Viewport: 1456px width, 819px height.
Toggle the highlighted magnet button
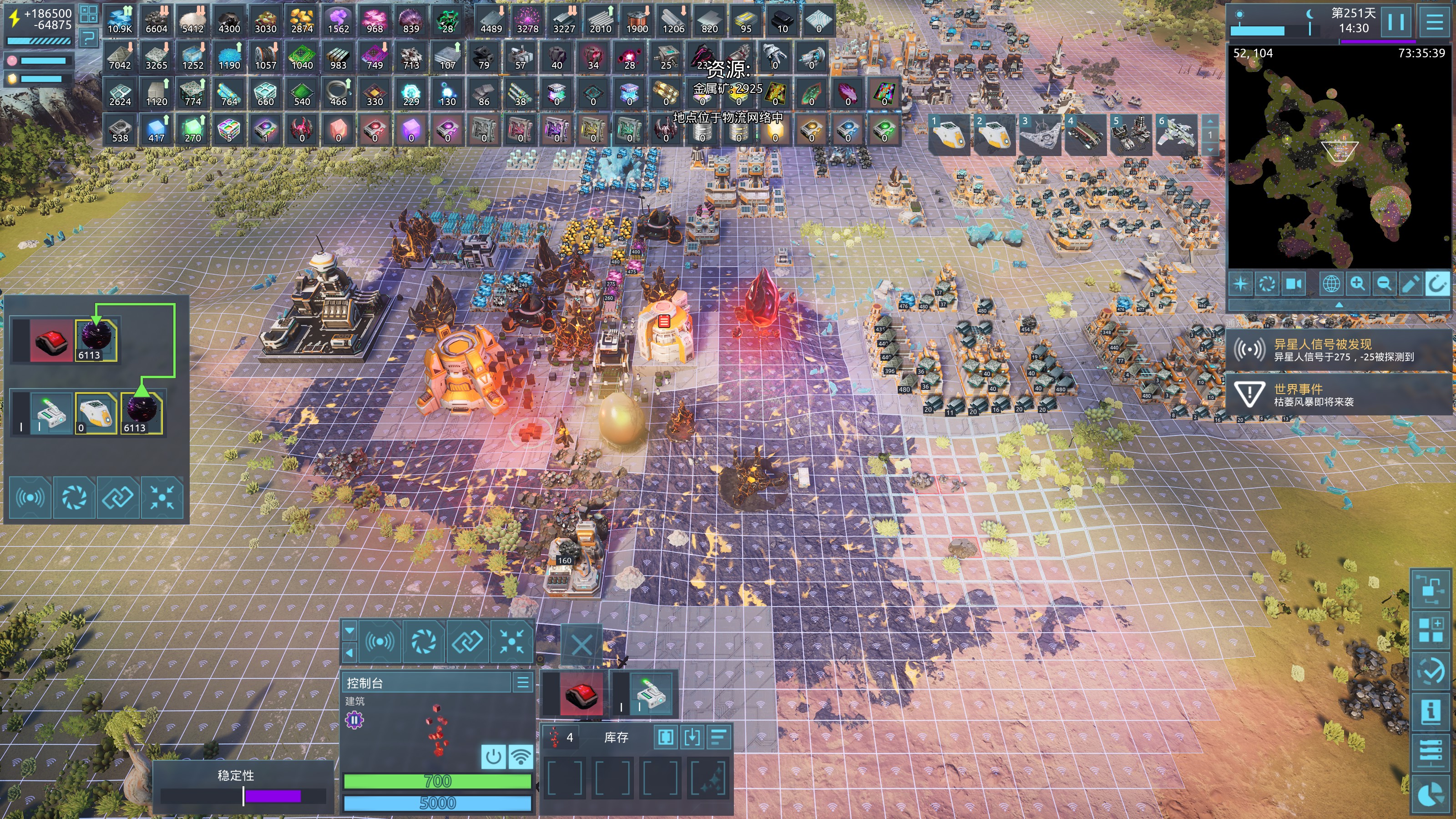tap(1437, 283)
